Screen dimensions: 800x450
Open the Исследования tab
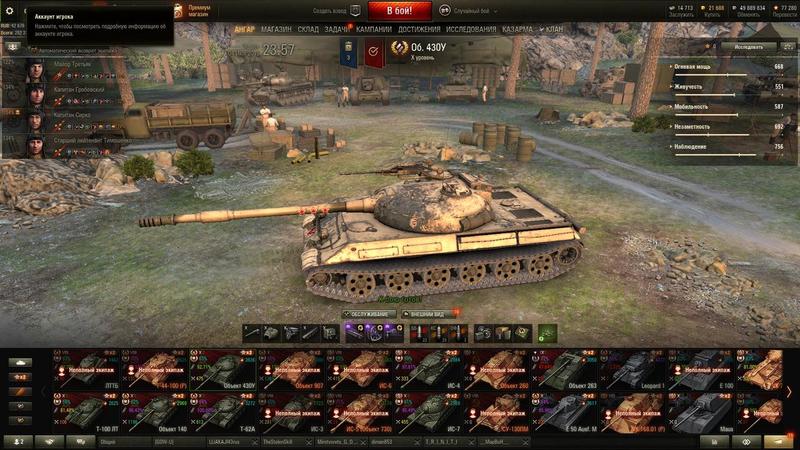coord(471,30)
